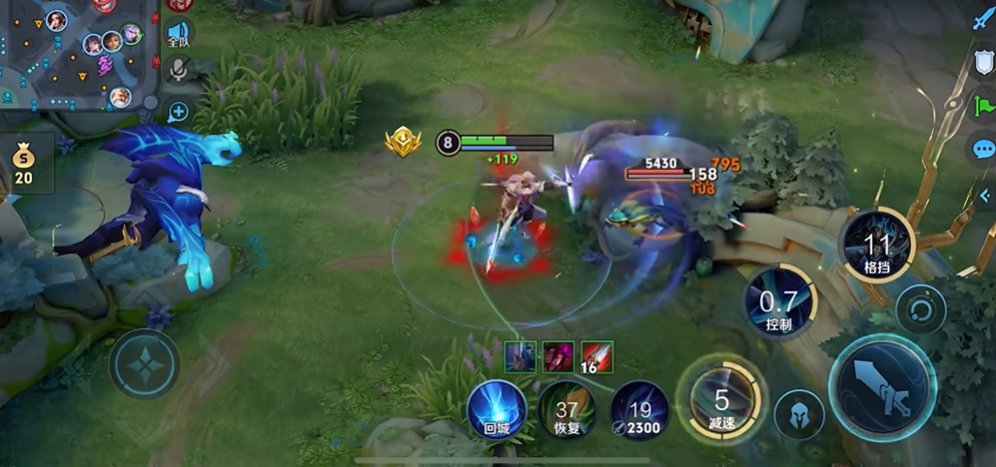Hit the large sword basic attack button
This screenshot has width=996, height=467.
[882, 387]
